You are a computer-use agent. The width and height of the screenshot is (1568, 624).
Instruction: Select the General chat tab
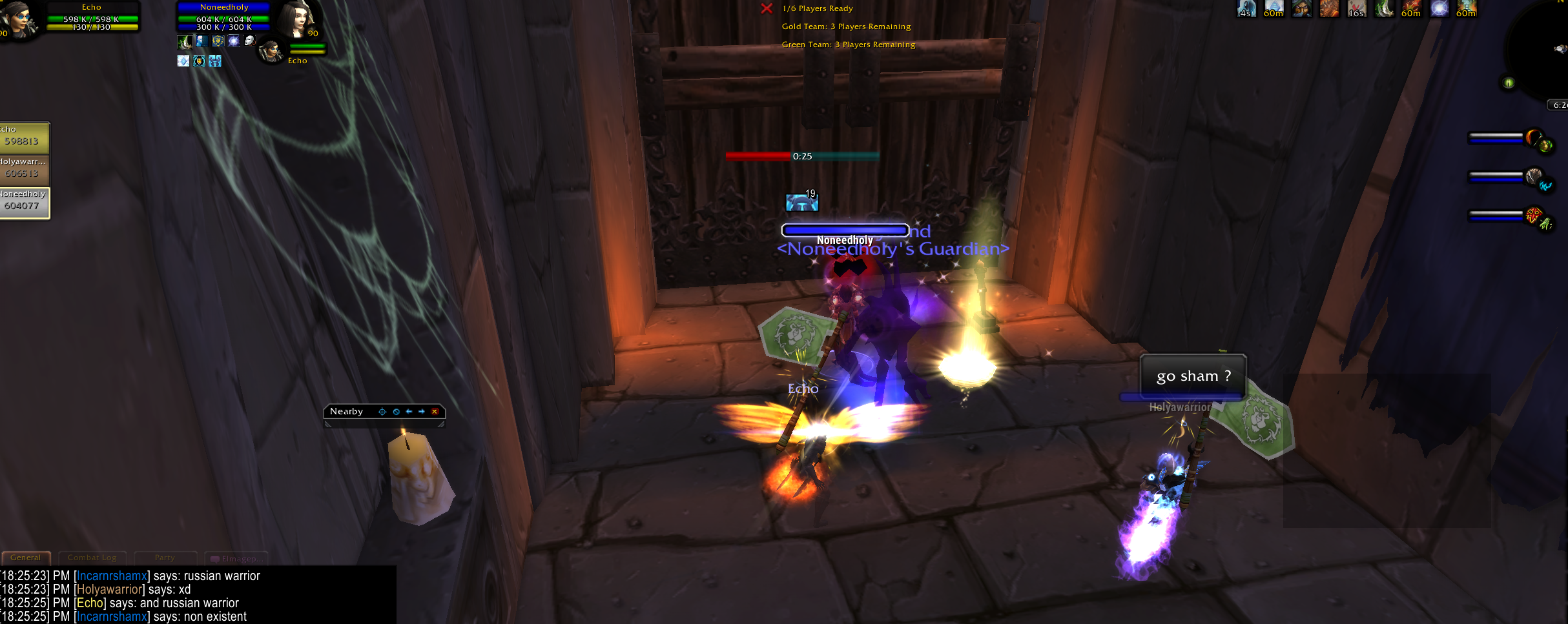[26, 558]
